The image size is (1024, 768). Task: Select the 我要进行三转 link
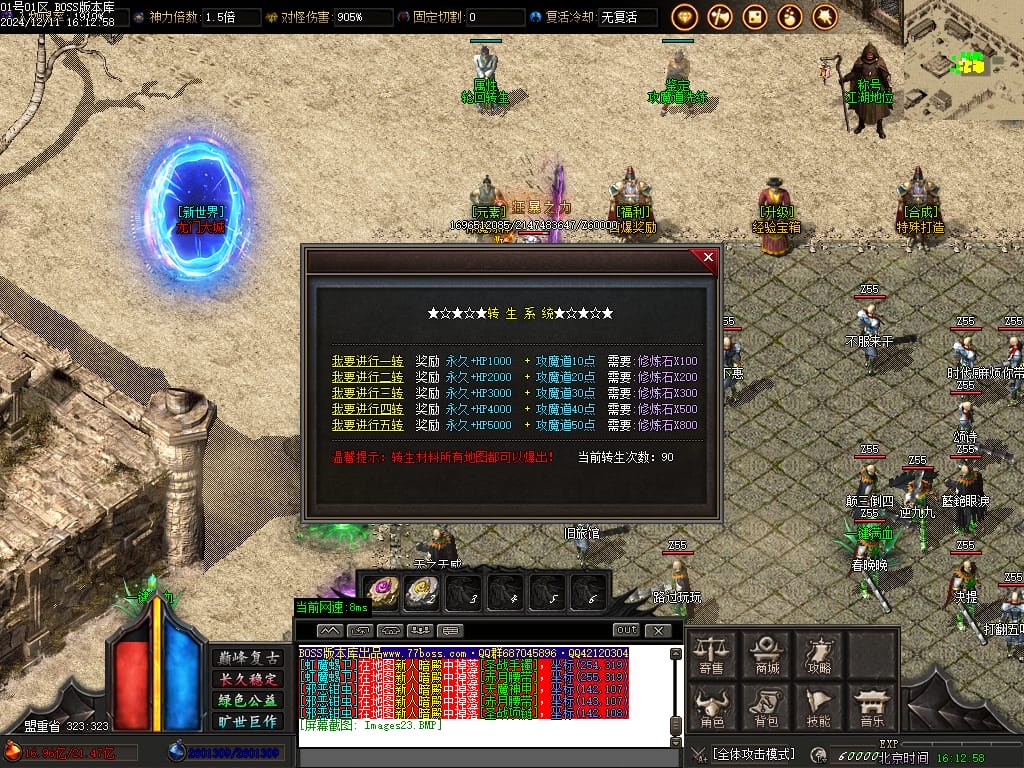[367, 393]
